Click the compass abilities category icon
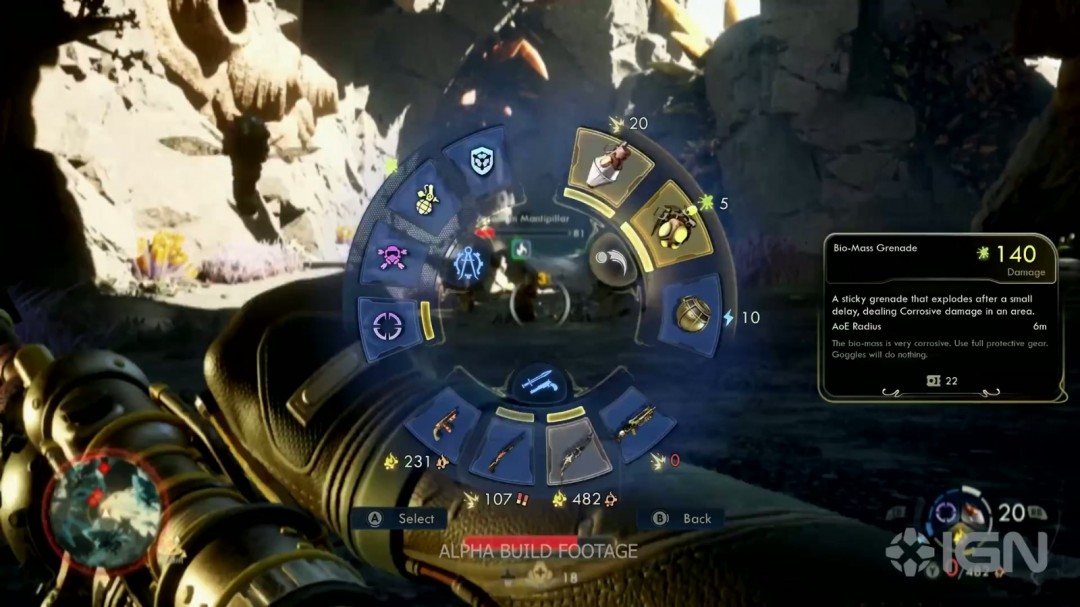Image resolution: width=1080 pixels, height=607 pixels. [467, 264]
